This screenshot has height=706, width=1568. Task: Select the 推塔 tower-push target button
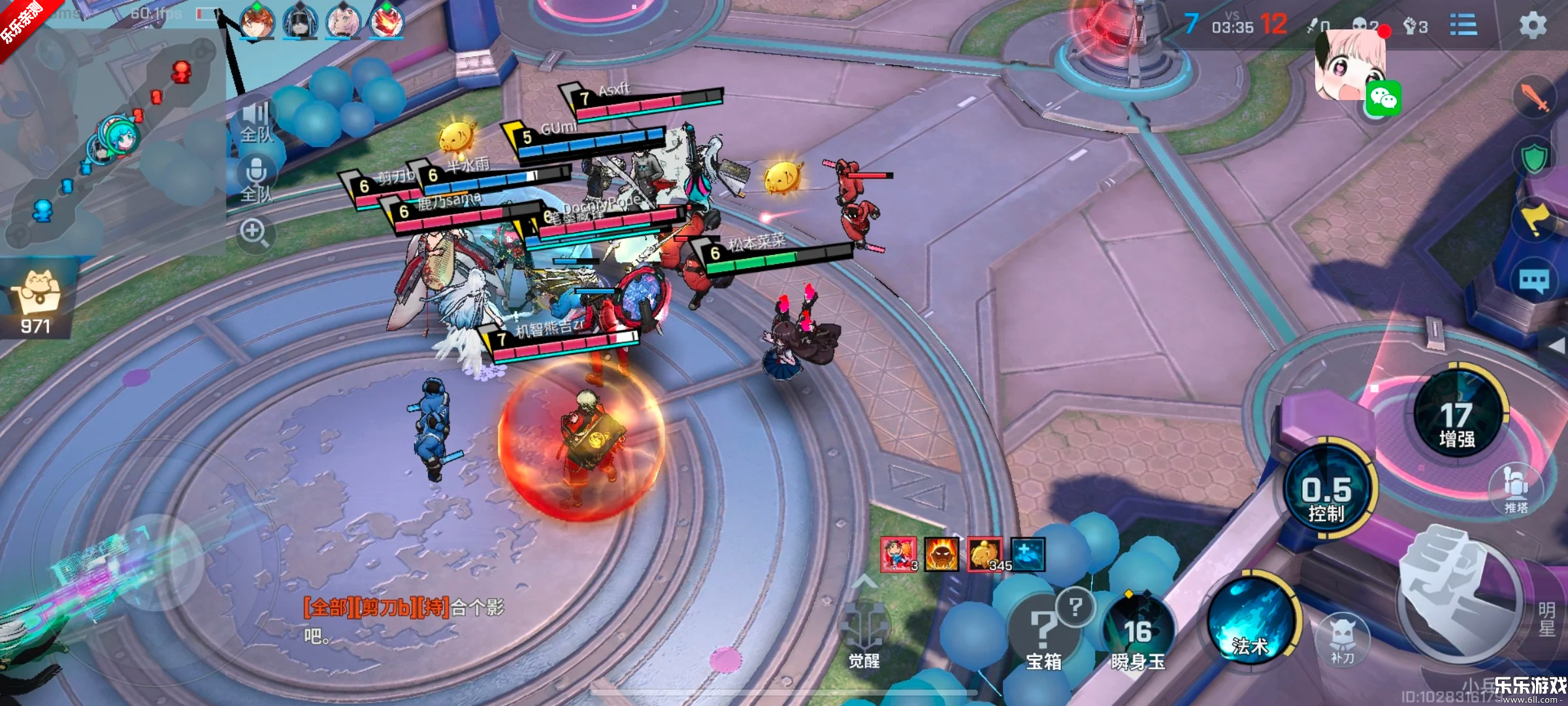click(1516, 490)
